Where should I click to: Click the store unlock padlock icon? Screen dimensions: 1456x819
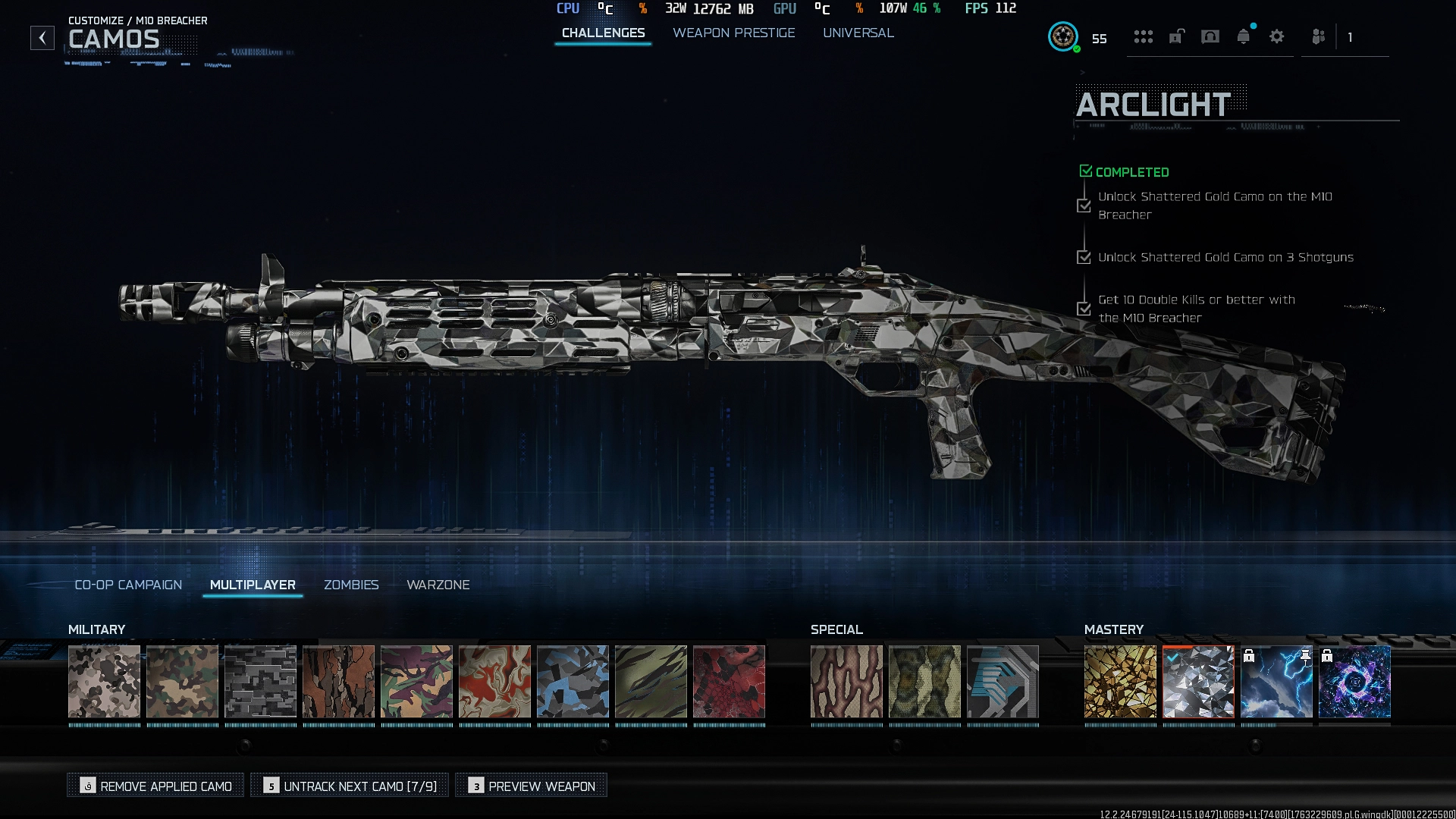coord(1176,37)
